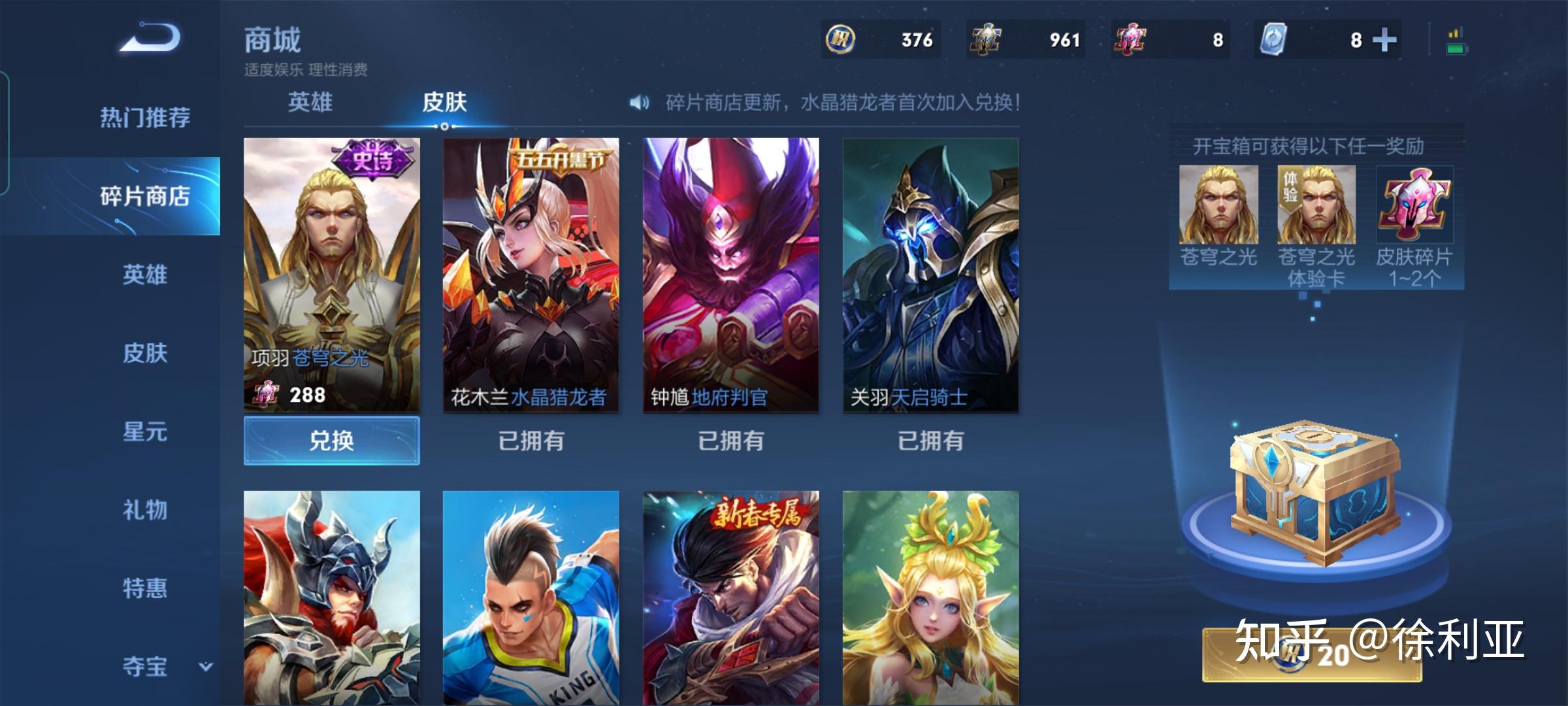The image size is (1568, 706).
Task: Open 热门推荐 shop section
Action: [x=145, y=118]
